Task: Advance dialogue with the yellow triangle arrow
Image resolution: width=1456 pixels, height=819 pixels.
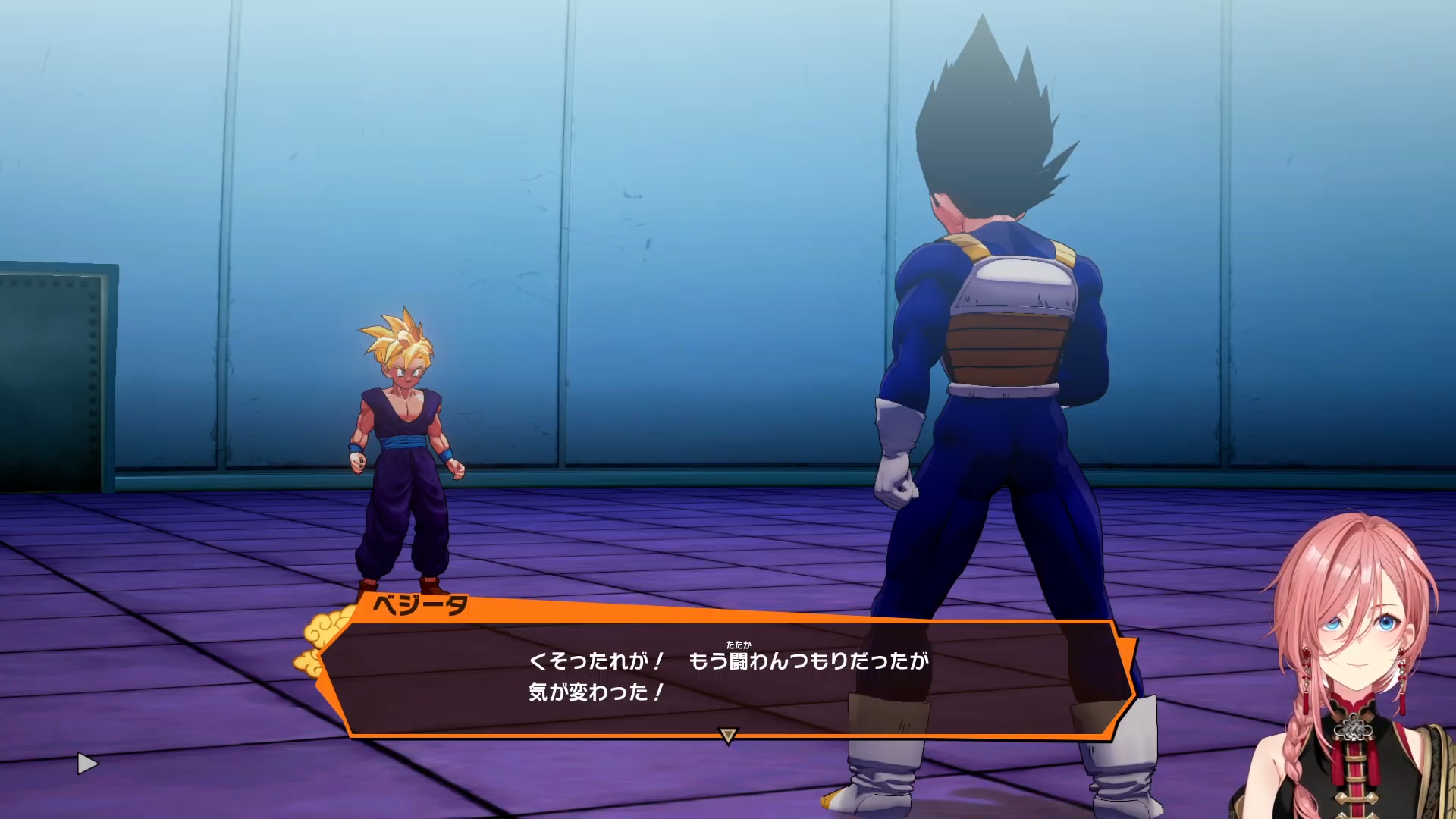Action: [x=728, y=735]
